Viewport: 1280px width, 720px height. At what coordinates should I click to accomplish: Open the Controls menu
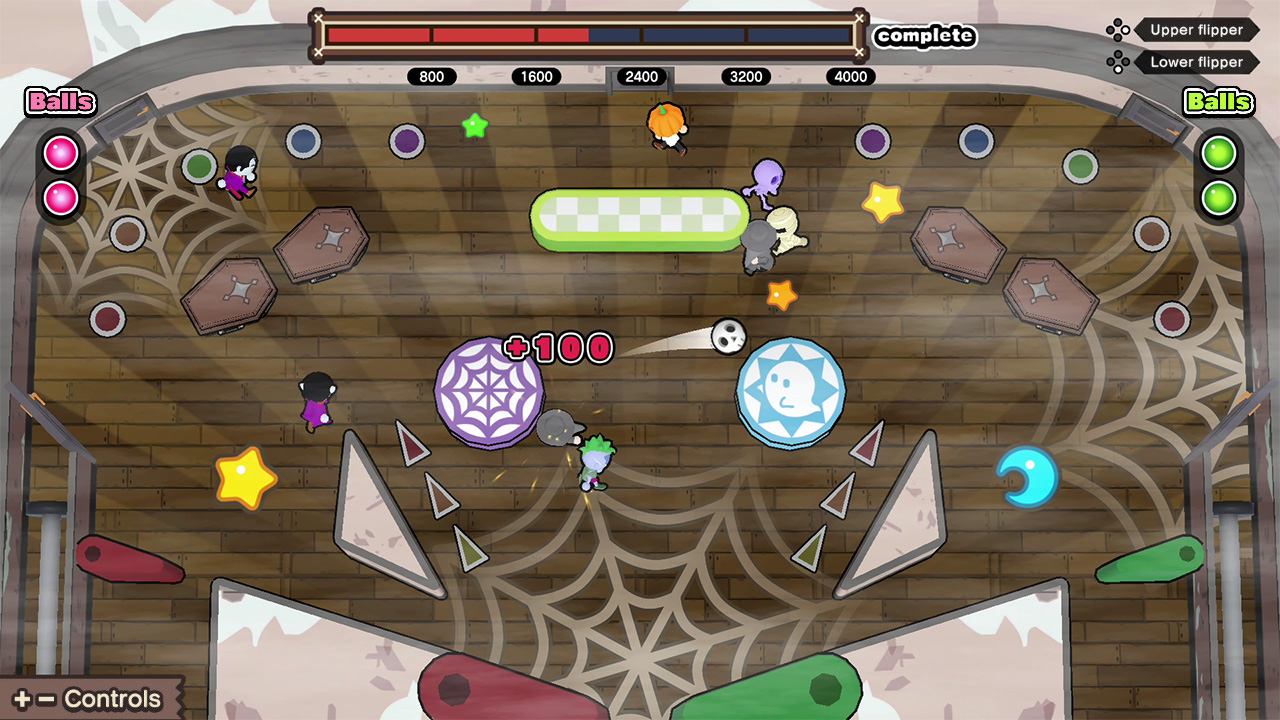click(x=90, y=698)
